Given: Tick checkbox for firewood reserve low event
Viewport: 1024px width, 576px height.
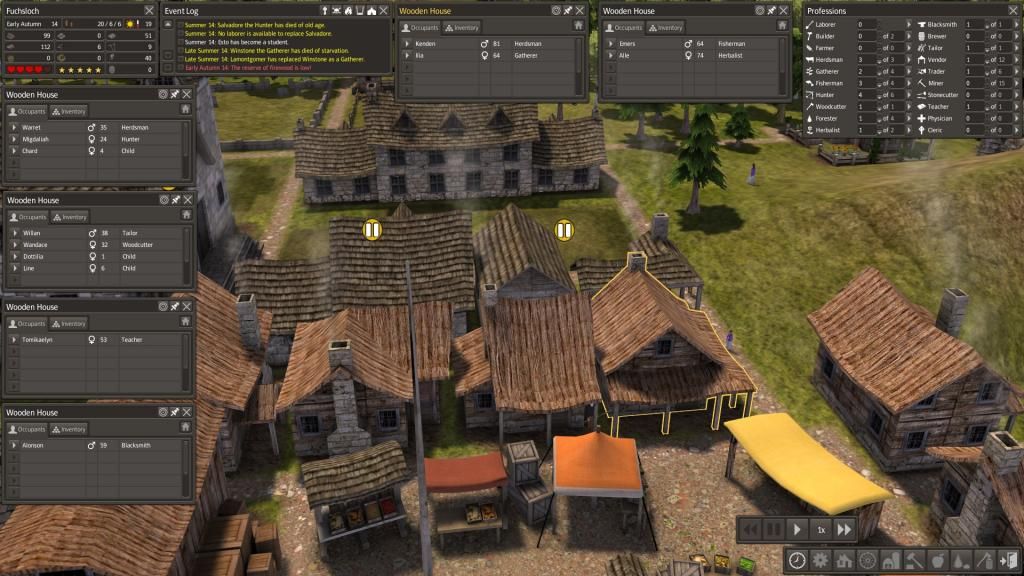Looking at the screenshot, I should (180, 68).
